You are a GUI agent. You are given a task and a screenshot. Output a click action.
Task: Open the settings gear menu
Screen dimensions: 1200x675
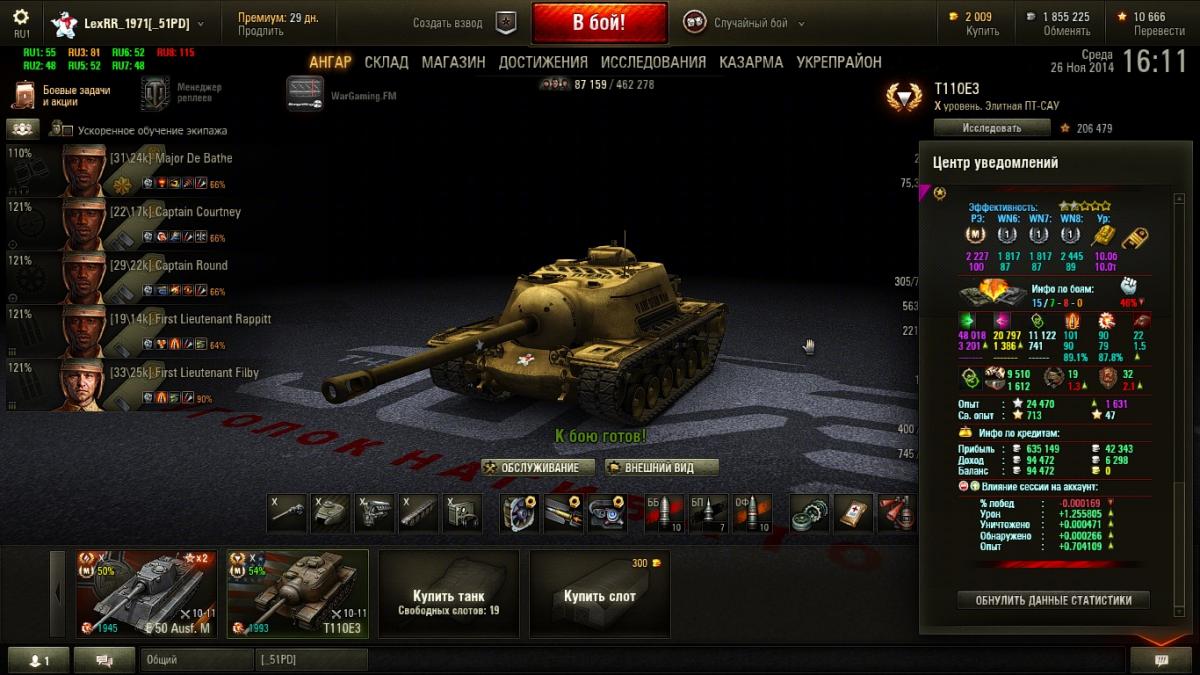click(x=21, y=18)
